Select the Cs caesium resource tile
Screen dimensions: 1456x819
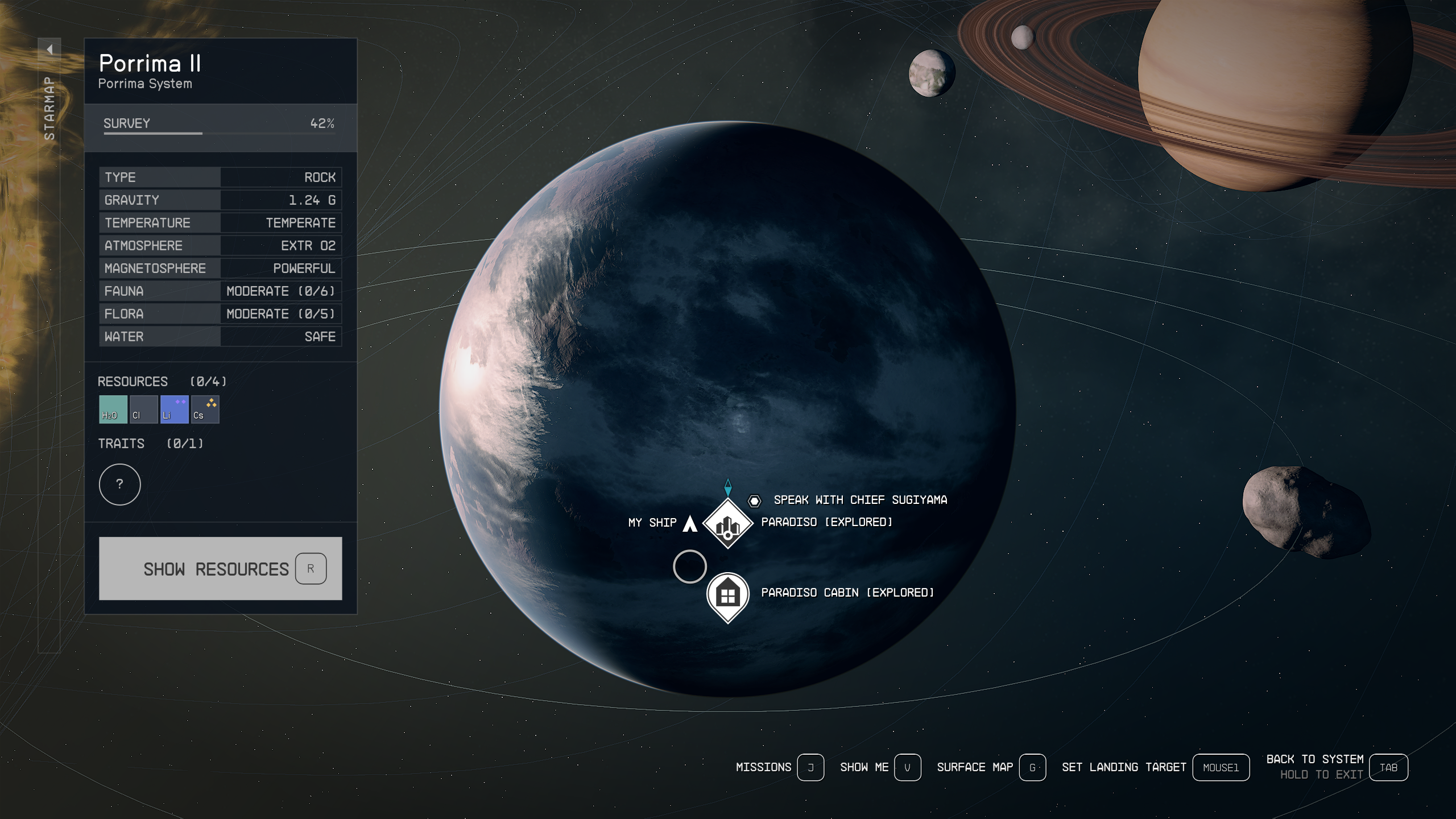tap(205, 409)
